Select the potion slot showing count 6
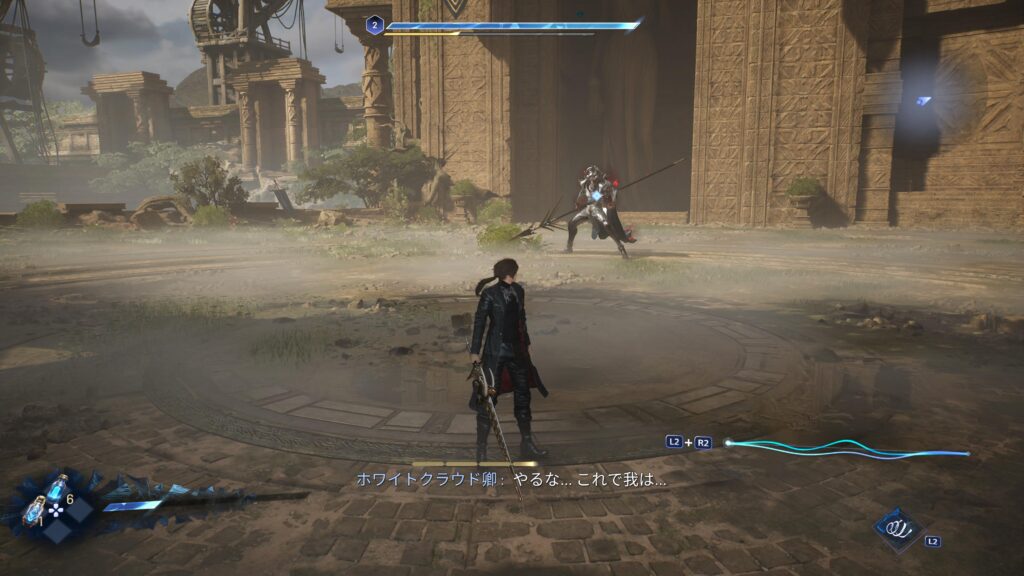The width and height of the screenshot is (1024, 576). (57, 490)
